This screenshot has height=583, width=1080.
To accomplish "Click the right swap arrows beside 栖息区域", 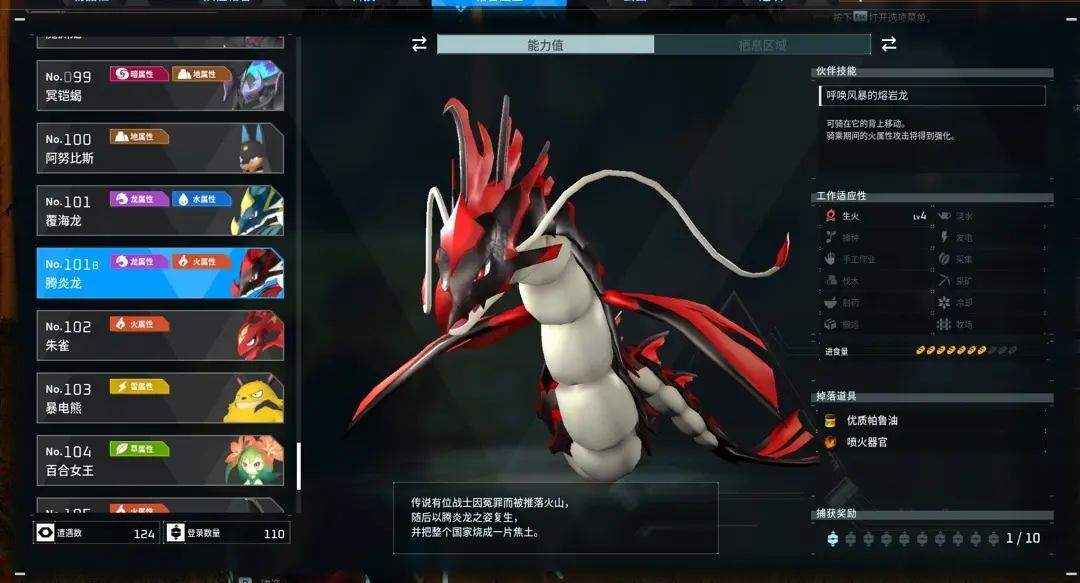I will click(888, 44).
